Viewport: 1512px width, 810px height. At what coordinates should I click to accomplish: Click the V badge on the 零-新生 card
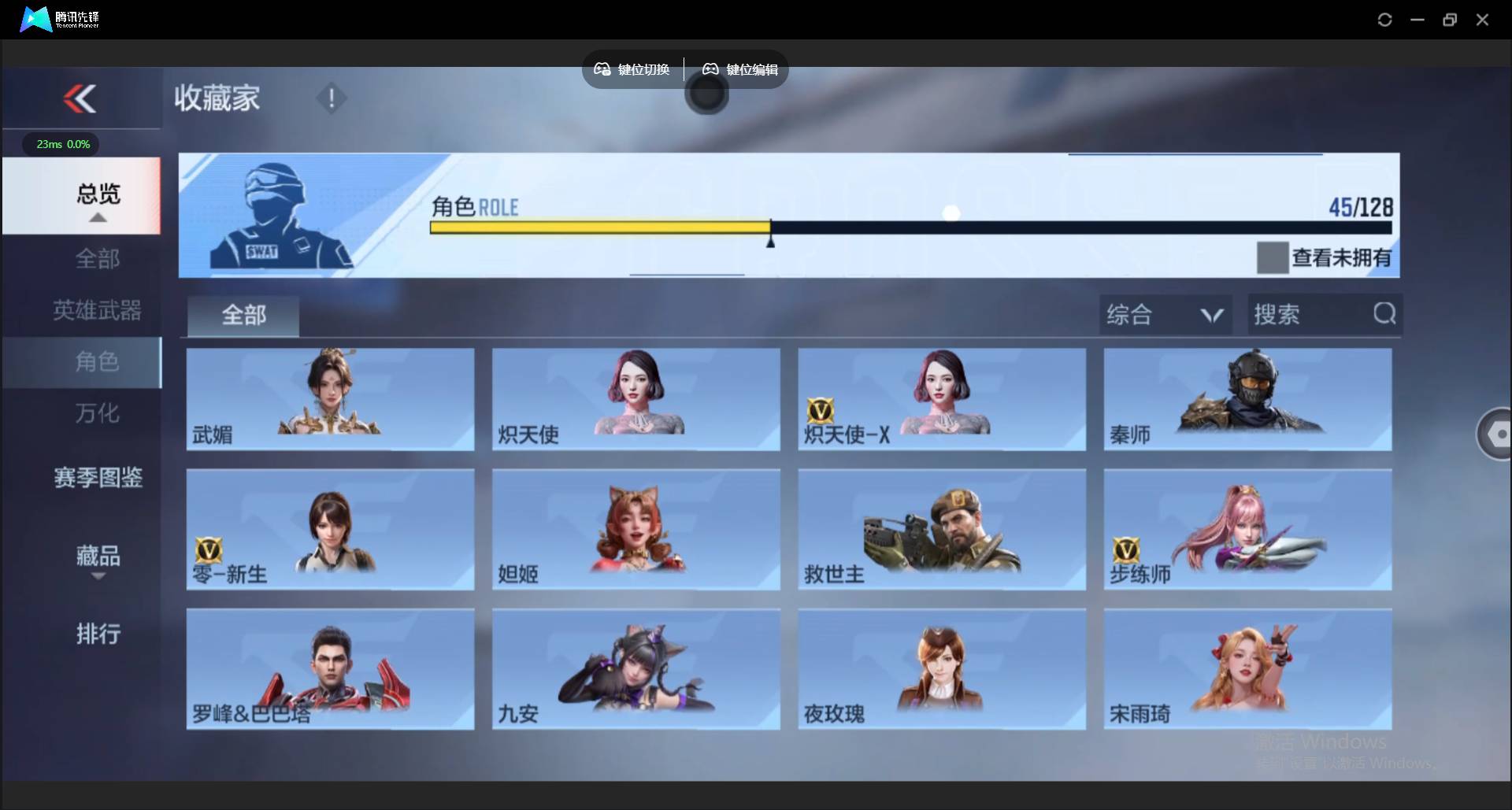click(x=209, y=549)
